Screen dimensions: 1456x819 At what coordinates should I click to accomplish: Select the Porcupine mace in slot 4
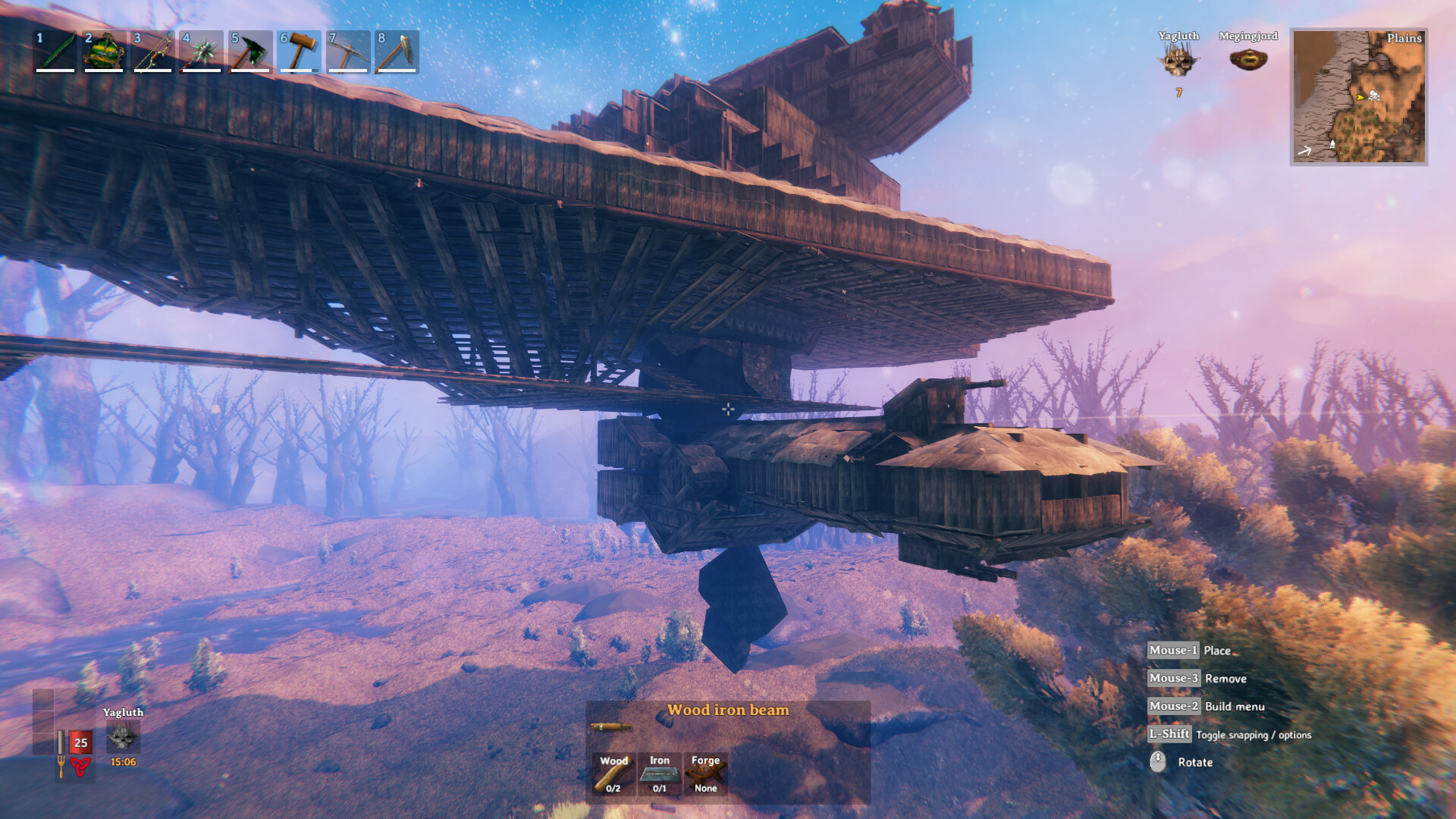pos(200,52)
